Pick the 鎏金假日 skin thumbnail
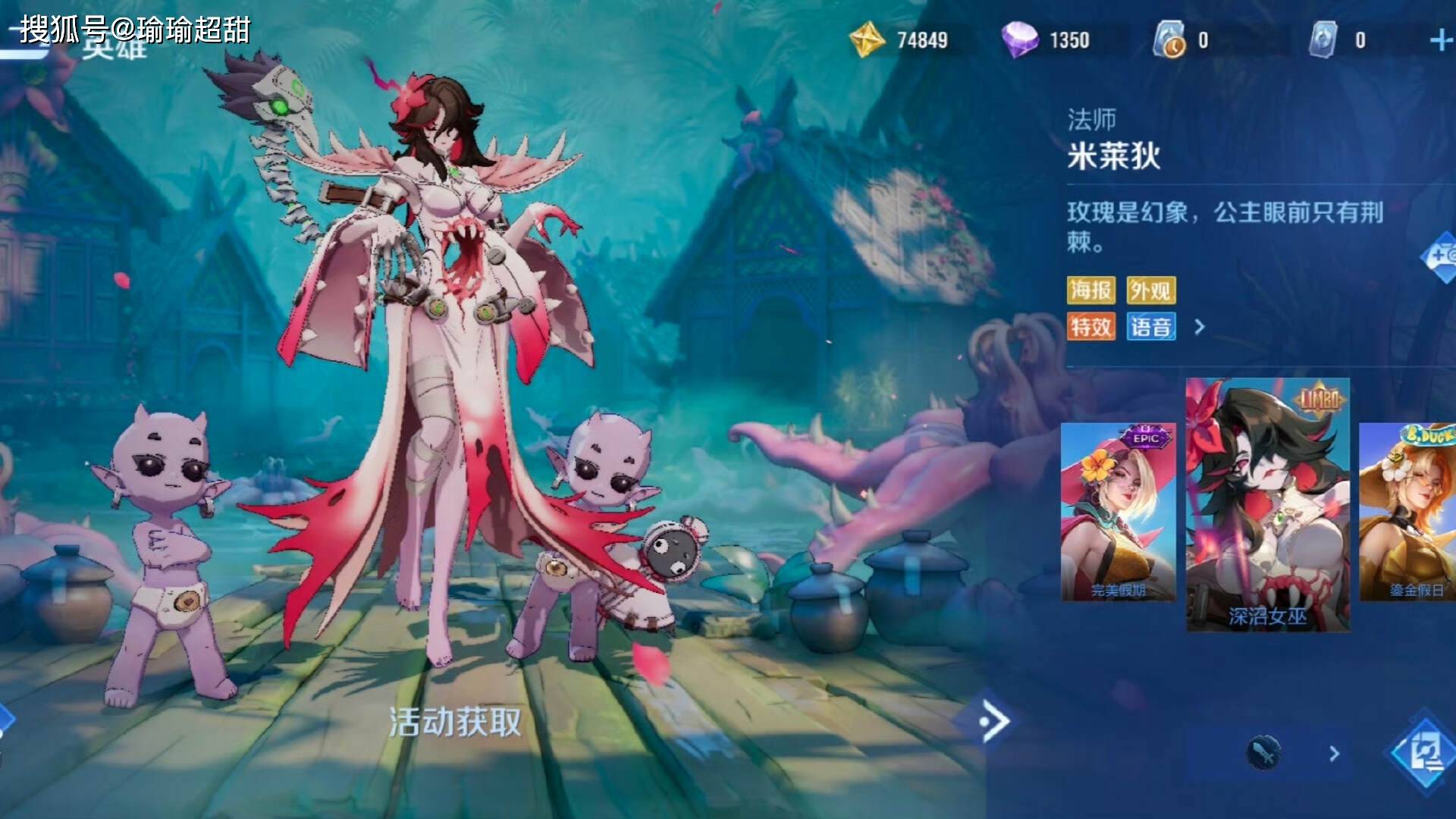This screenshot has height=819, width=1456. 1407,512
